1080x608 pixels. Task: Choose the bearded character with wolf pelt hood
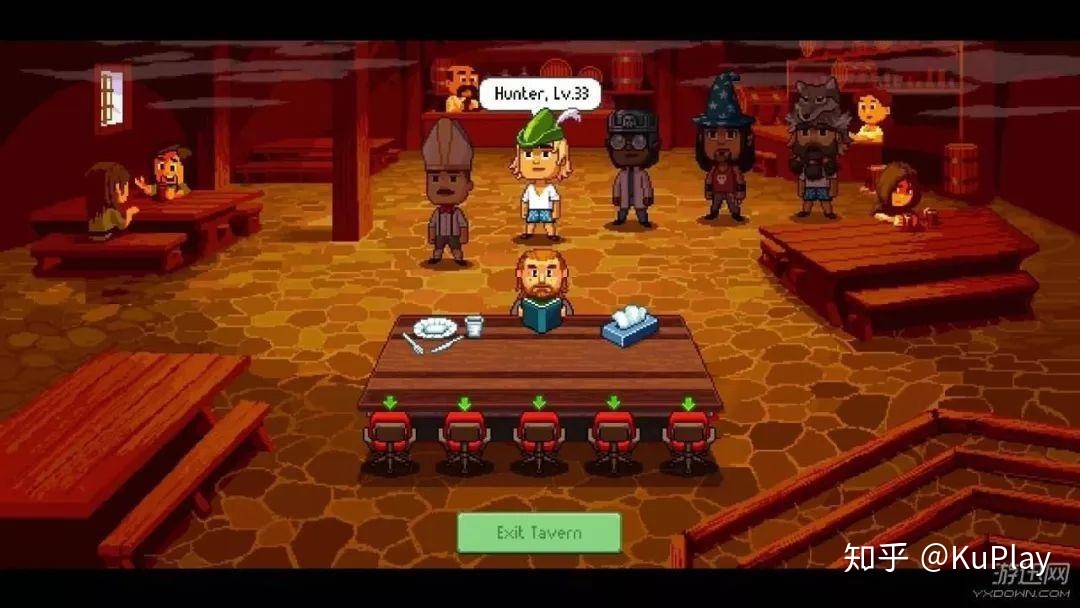coord(817,150)
